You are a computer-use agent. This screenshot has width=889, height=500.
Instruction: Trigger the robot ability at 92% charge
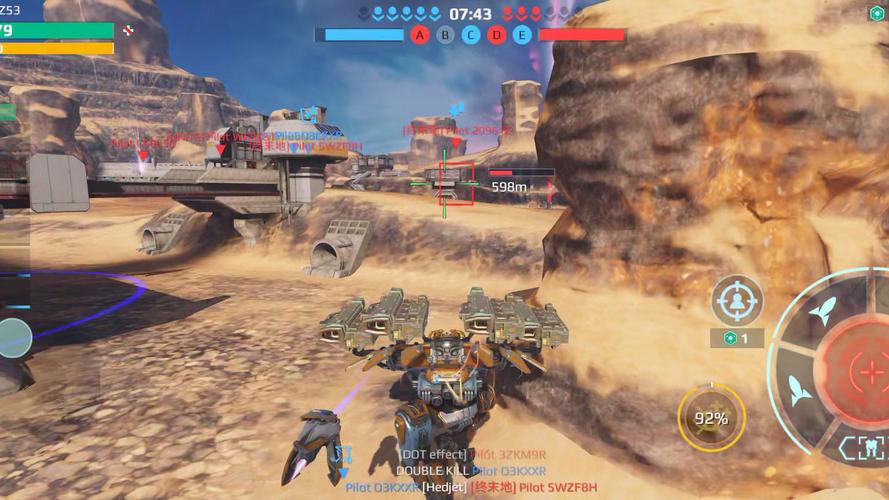[711, 419]
